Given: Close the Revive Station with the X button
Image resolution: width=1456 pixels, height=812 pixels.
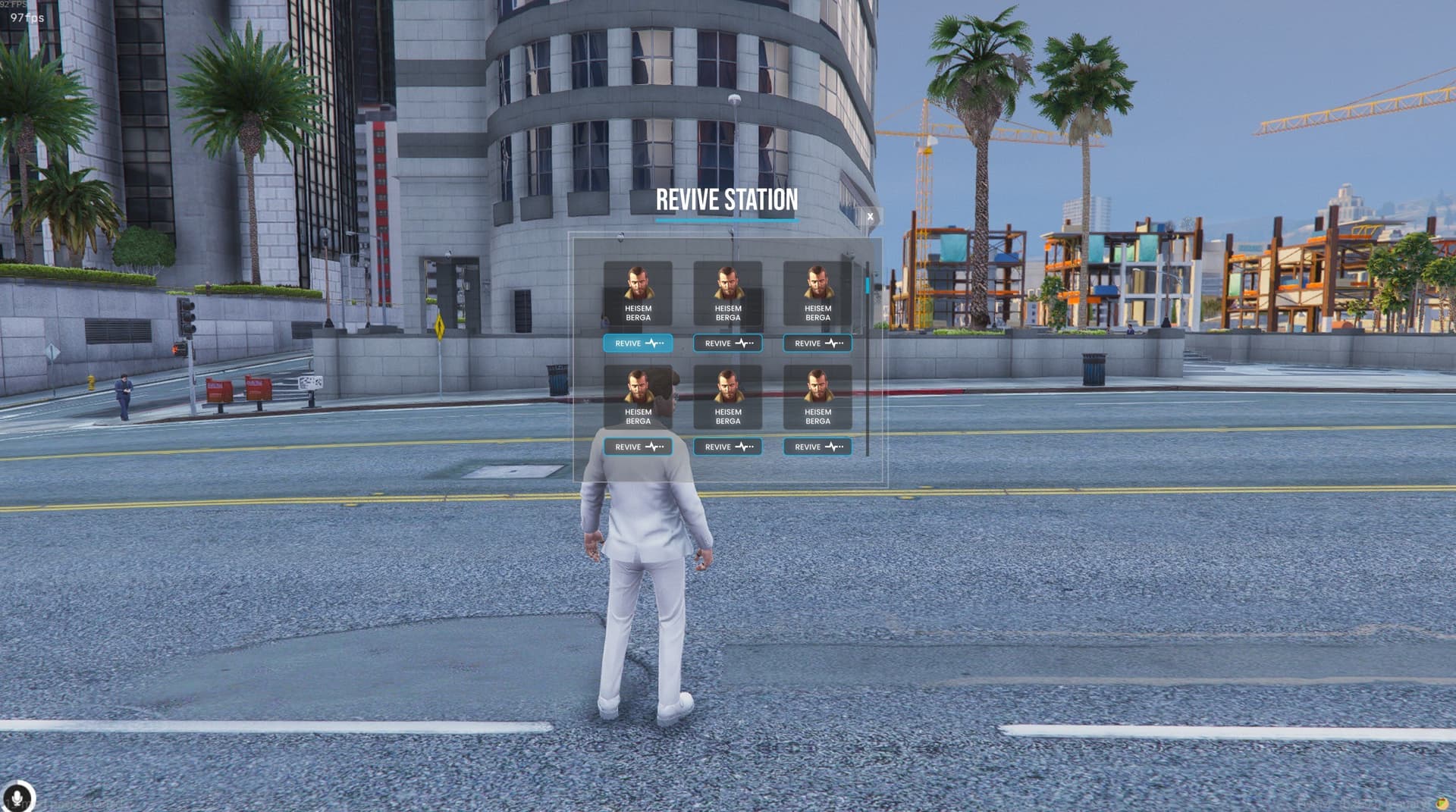Looking at the screenshot, I should pyautogui.click(x=870, y=217).
